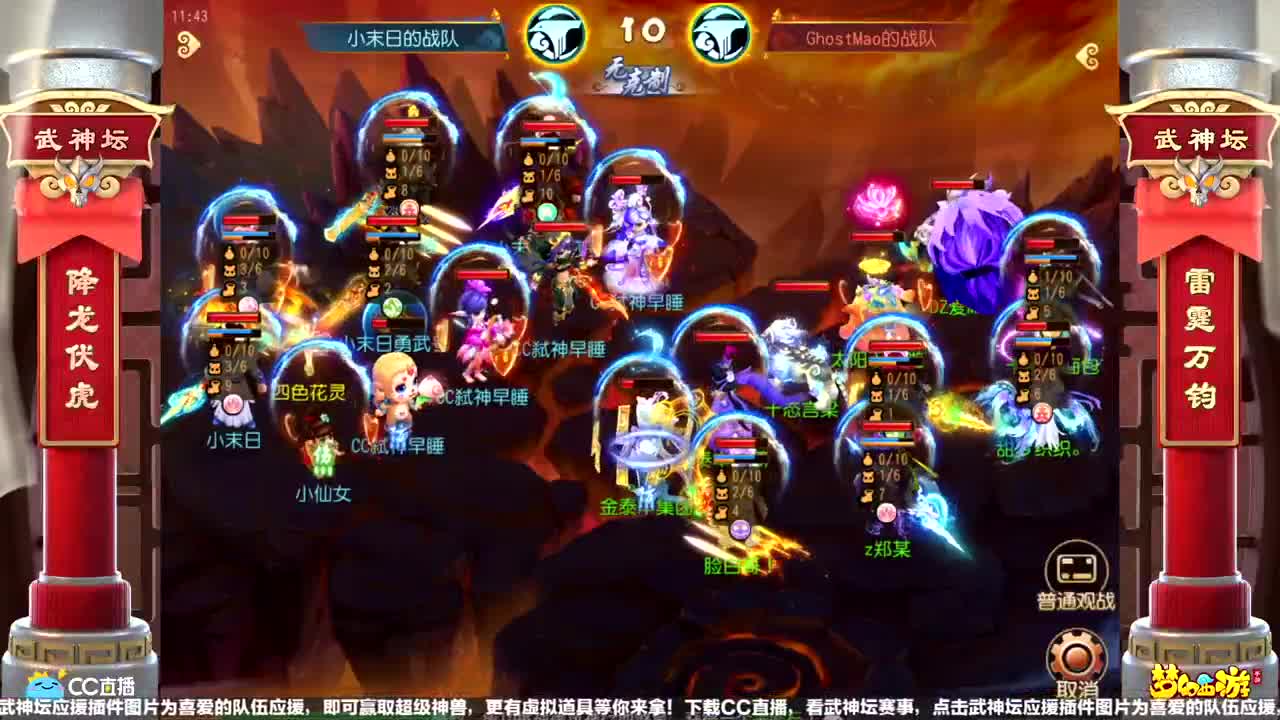Click the 小末日的战队 team emblem icon

point(556,33)
